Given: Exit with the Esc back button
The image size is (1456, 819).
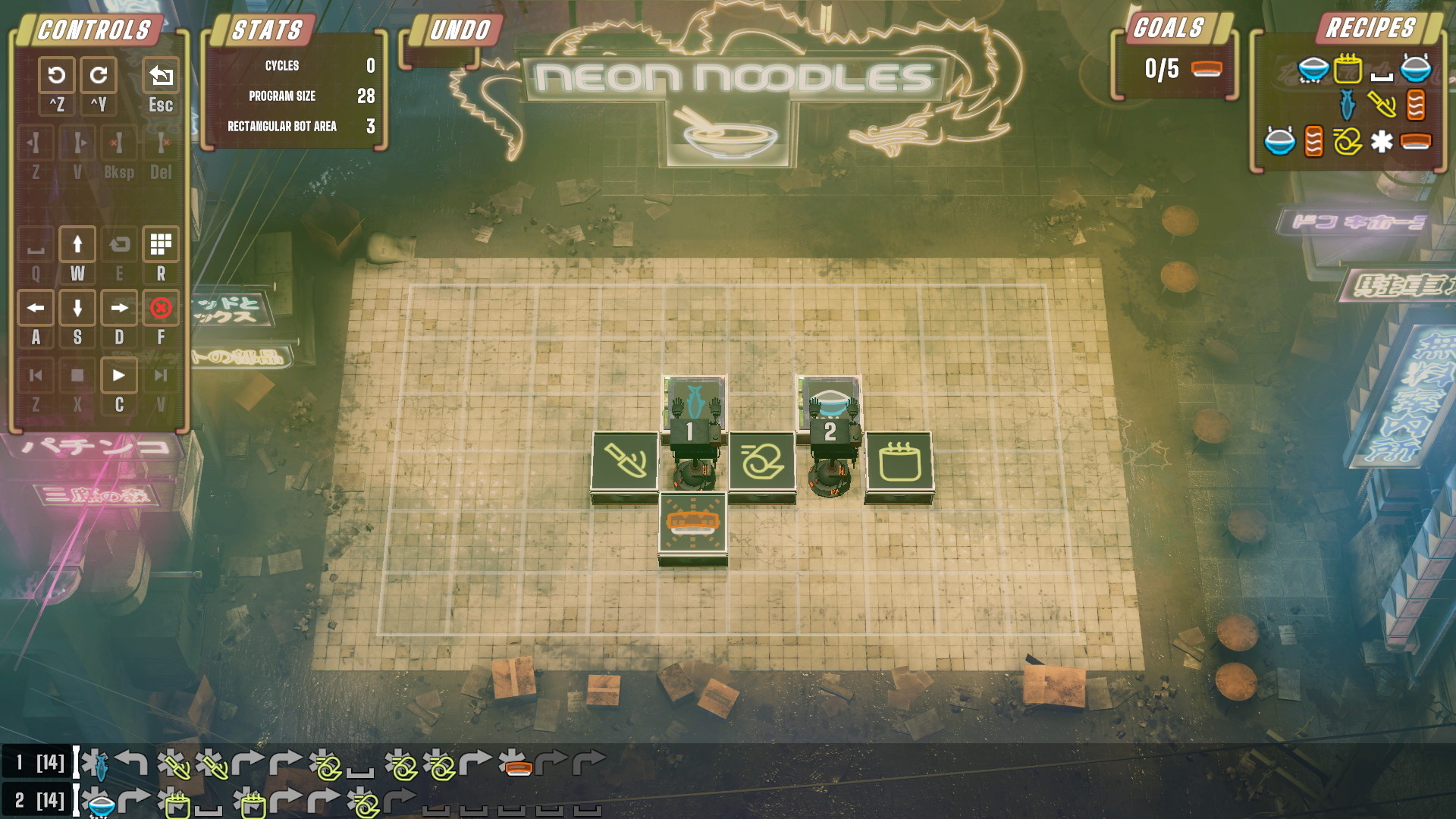Looking at the screenshot, I should (161, 75).
